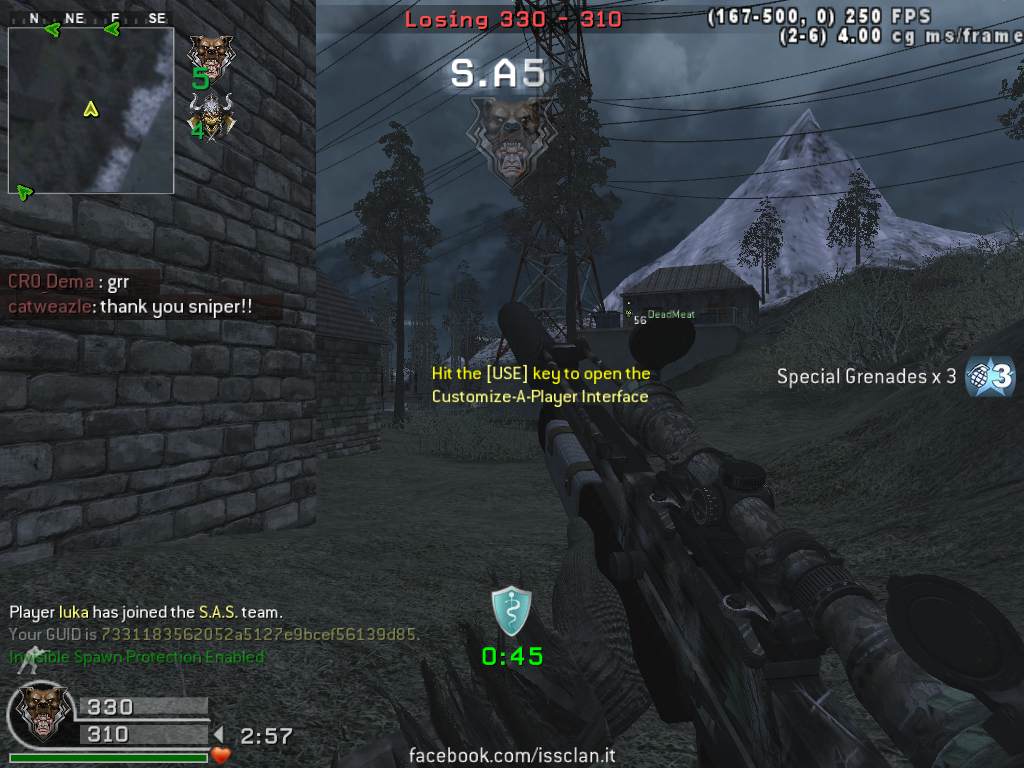1024x768 pixels.
Task: Select the Special Grenades x 3 icon
Action: coord(990,377)
